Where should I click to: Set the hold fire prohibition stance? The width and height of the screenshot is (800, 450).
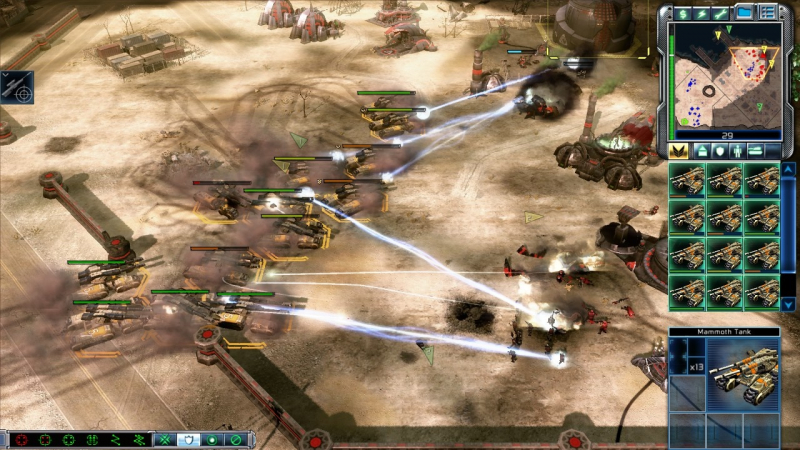[235, 439]
